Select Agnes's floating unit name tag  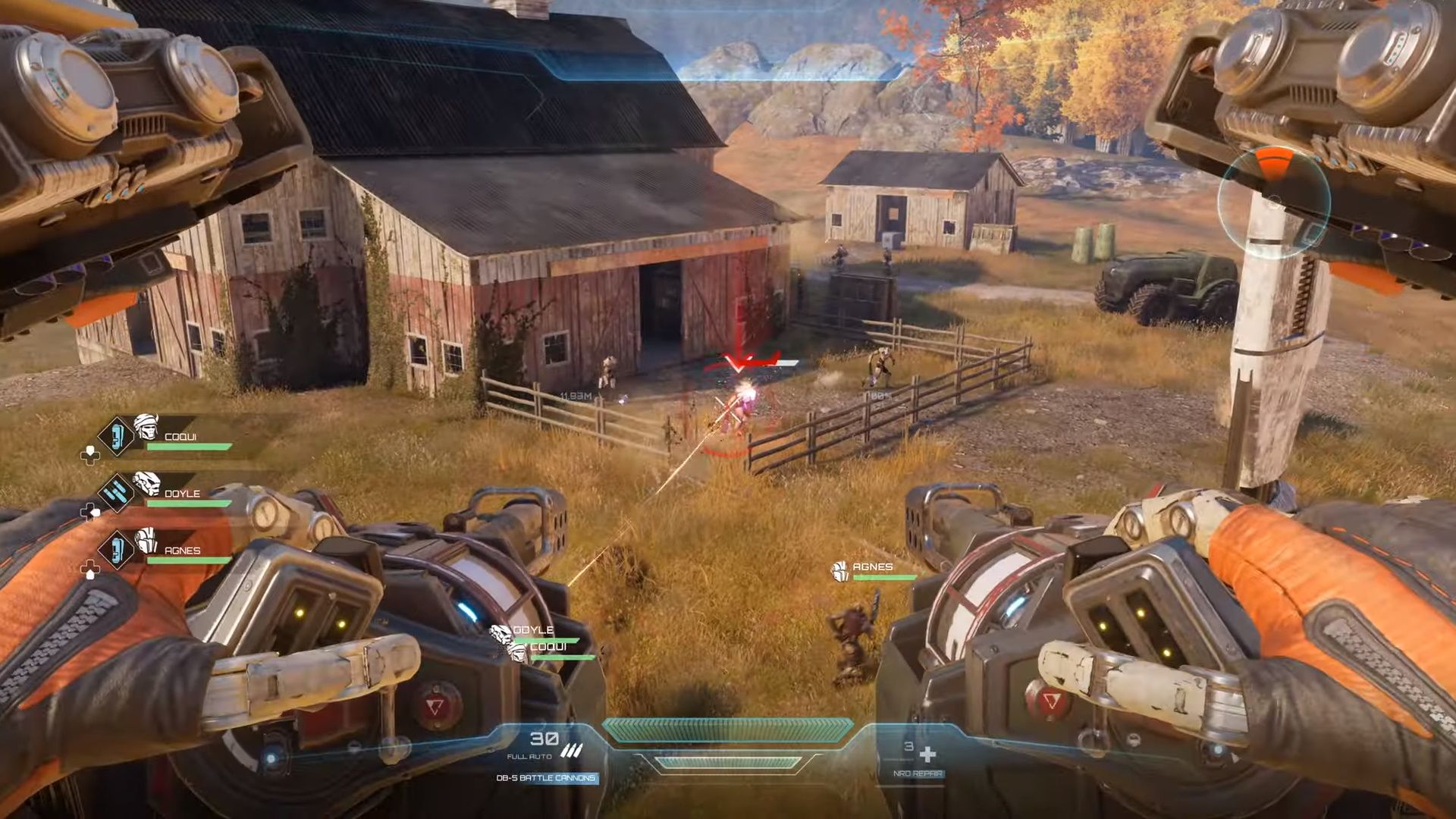tap(872, 567)
